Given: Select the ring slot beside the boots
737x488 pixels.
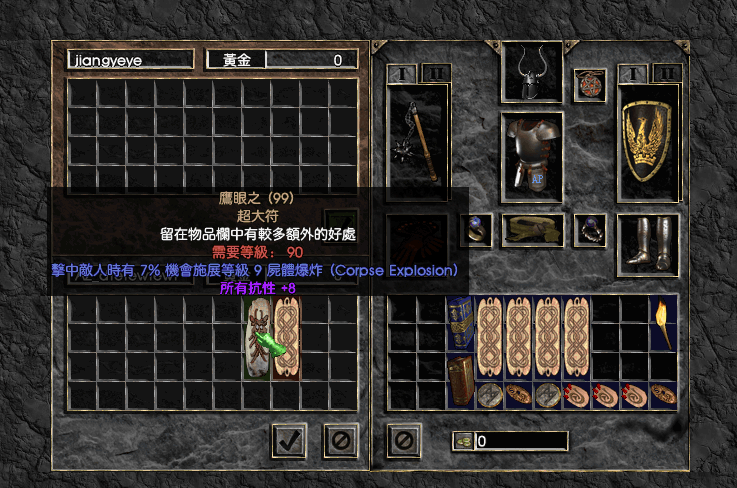Looking at the screenshot, I should (588, 229).
